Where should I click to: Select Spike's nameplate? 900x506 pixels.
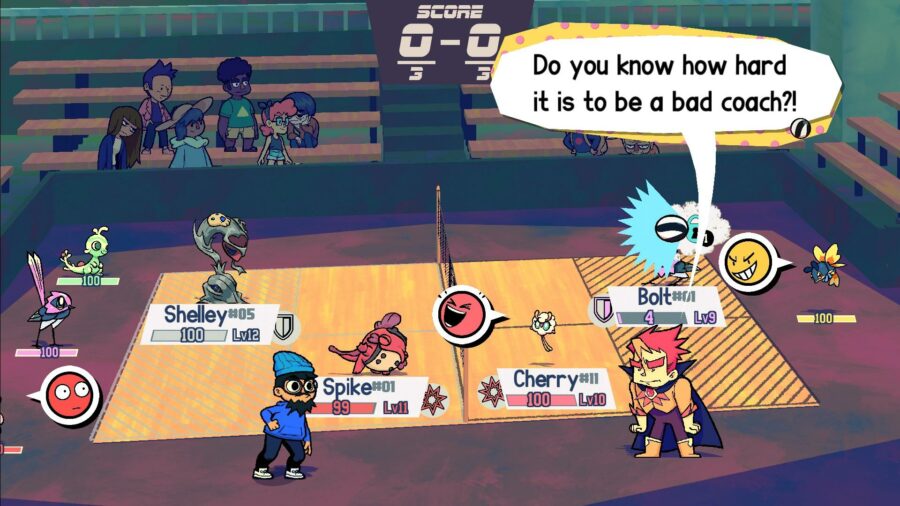[368, 396]
